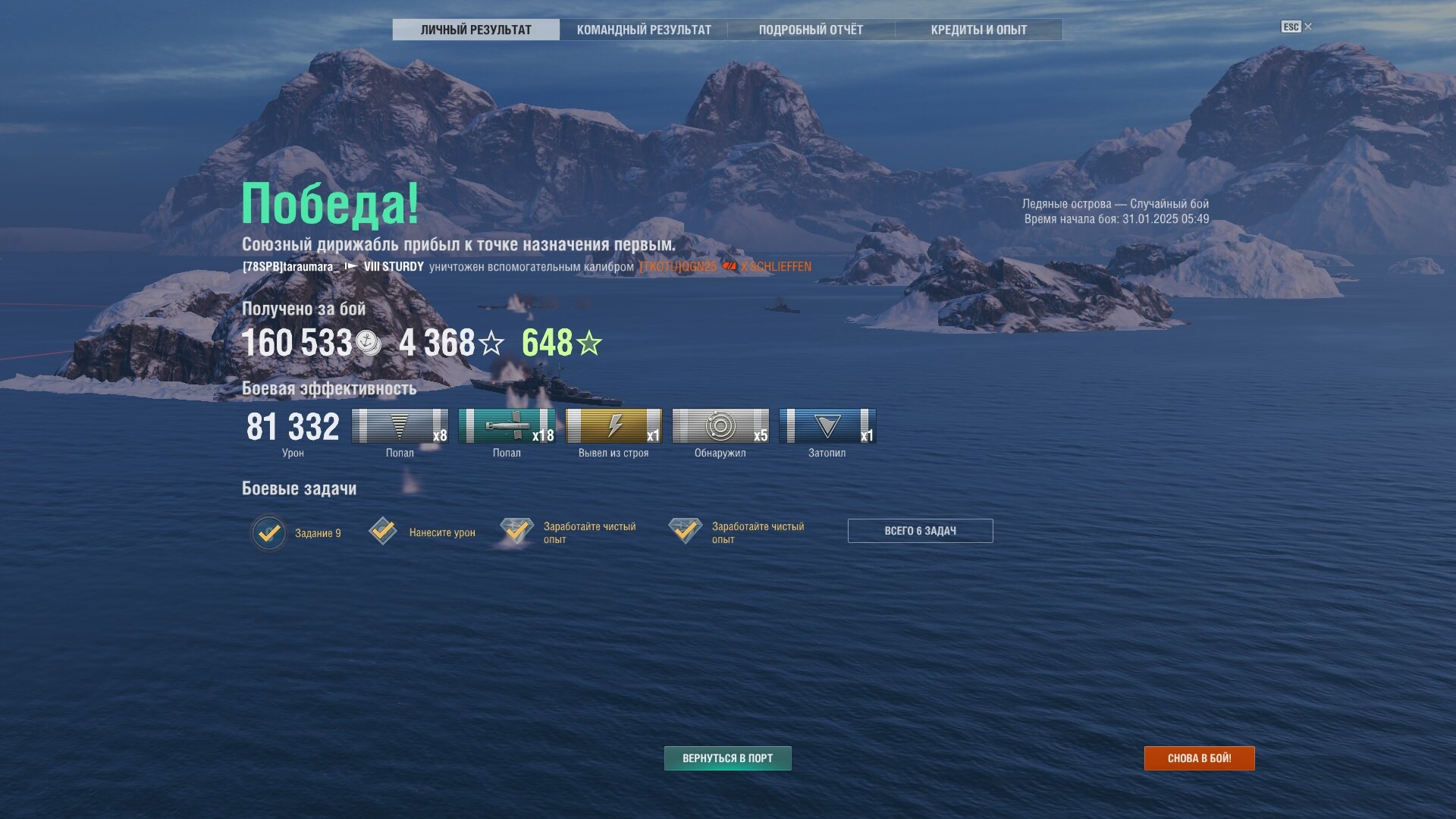Start another battle with СНОВА В БОЙ!
This screenshot has width=1456, height=819.
tap(1199, 758)
